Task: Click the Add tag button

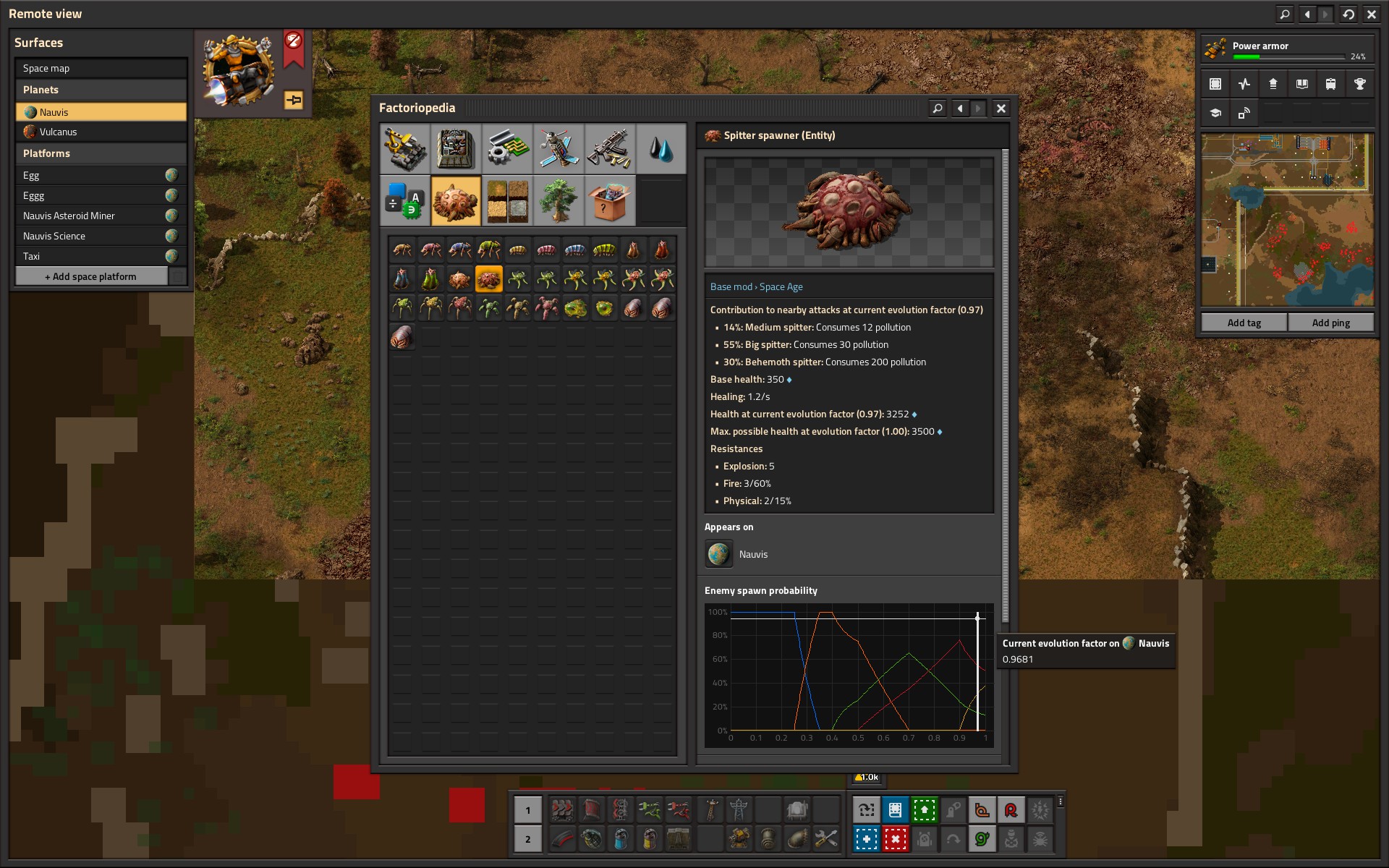Action: [1244, 323]
